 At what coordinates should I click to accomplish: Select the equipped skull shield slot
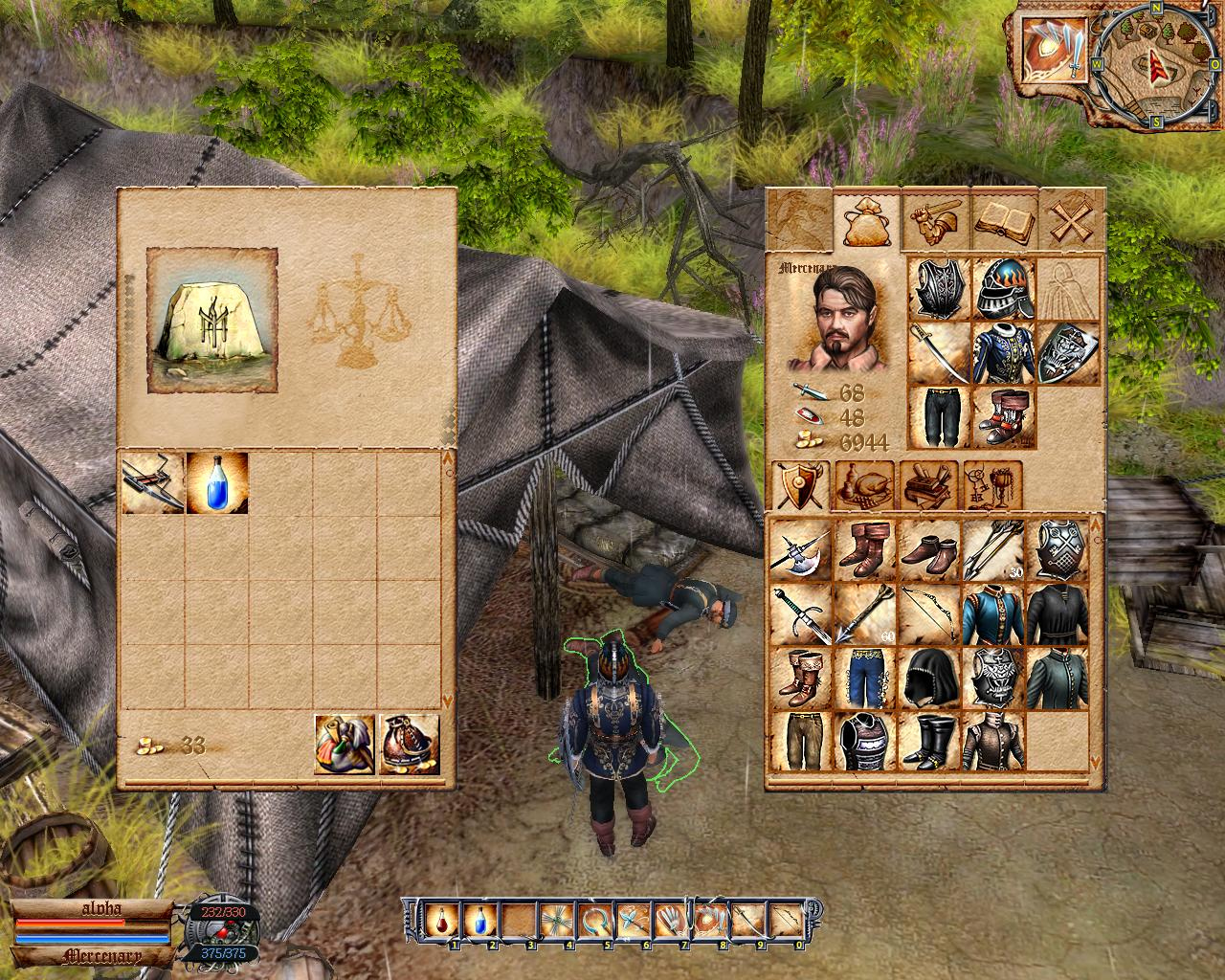click(x=1067, y=353)
